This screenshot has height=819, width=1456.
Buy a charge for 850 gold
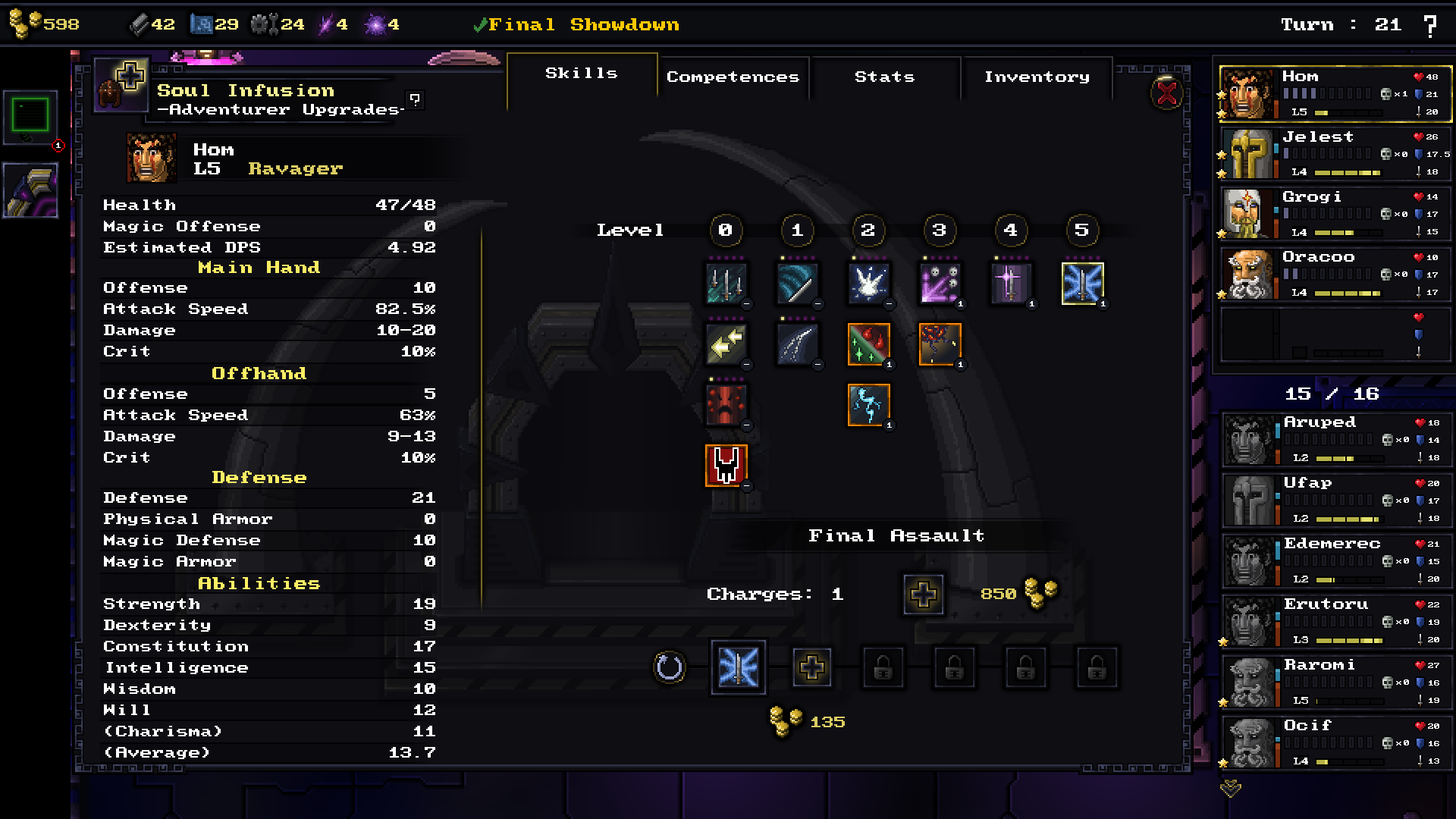923,595
